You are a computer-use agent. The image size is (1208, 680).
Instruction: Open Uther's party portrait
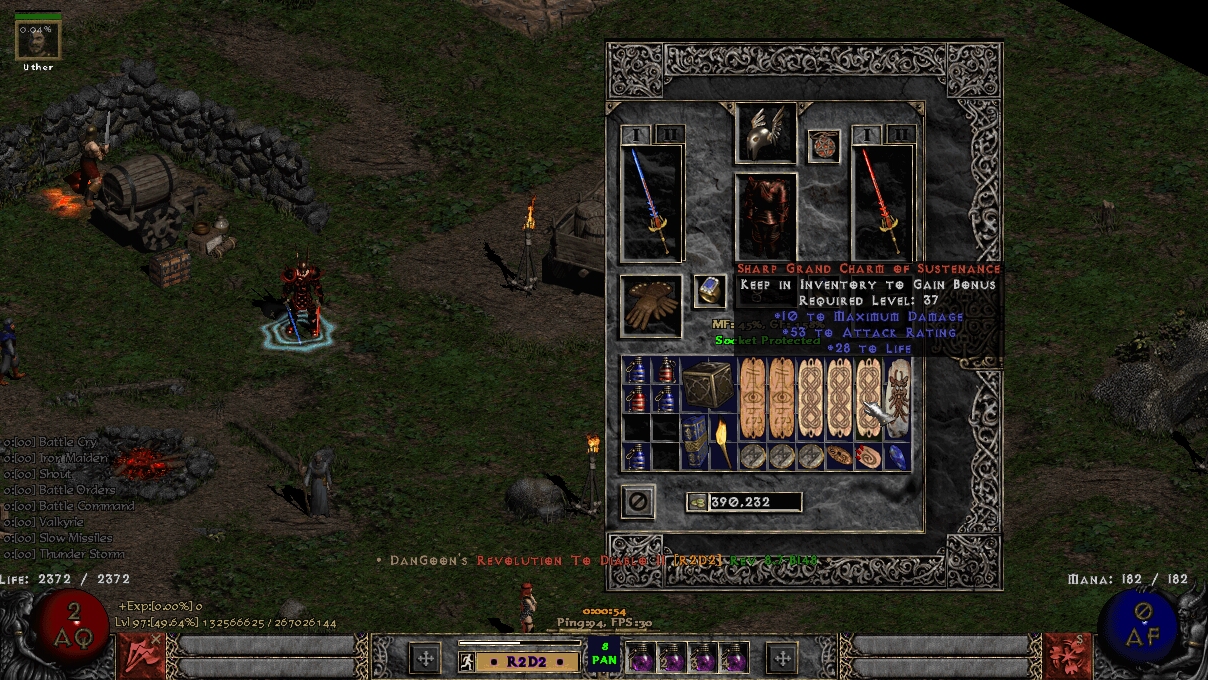pyautogui.click(x=38, y=39)
